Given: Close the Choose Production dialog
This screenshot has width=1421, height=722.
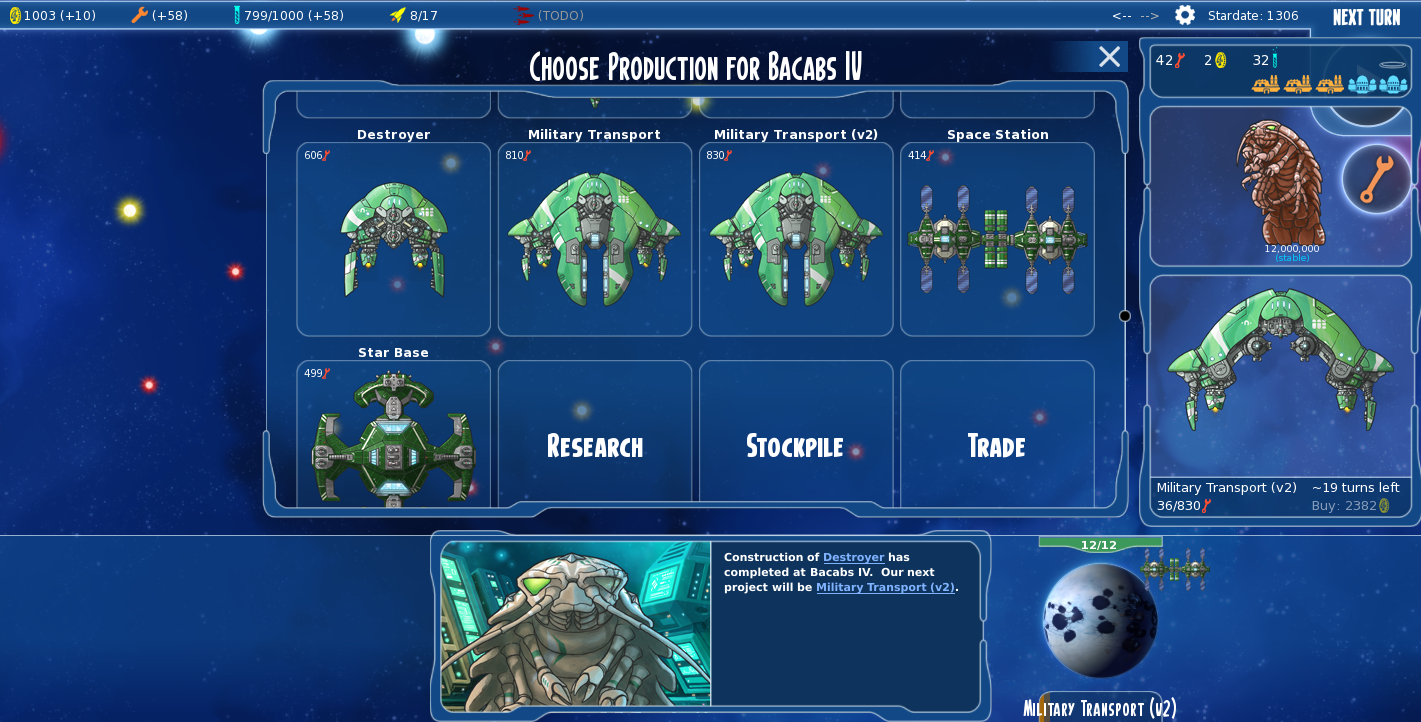Looking at the screenshot, I should [1109, 57].
